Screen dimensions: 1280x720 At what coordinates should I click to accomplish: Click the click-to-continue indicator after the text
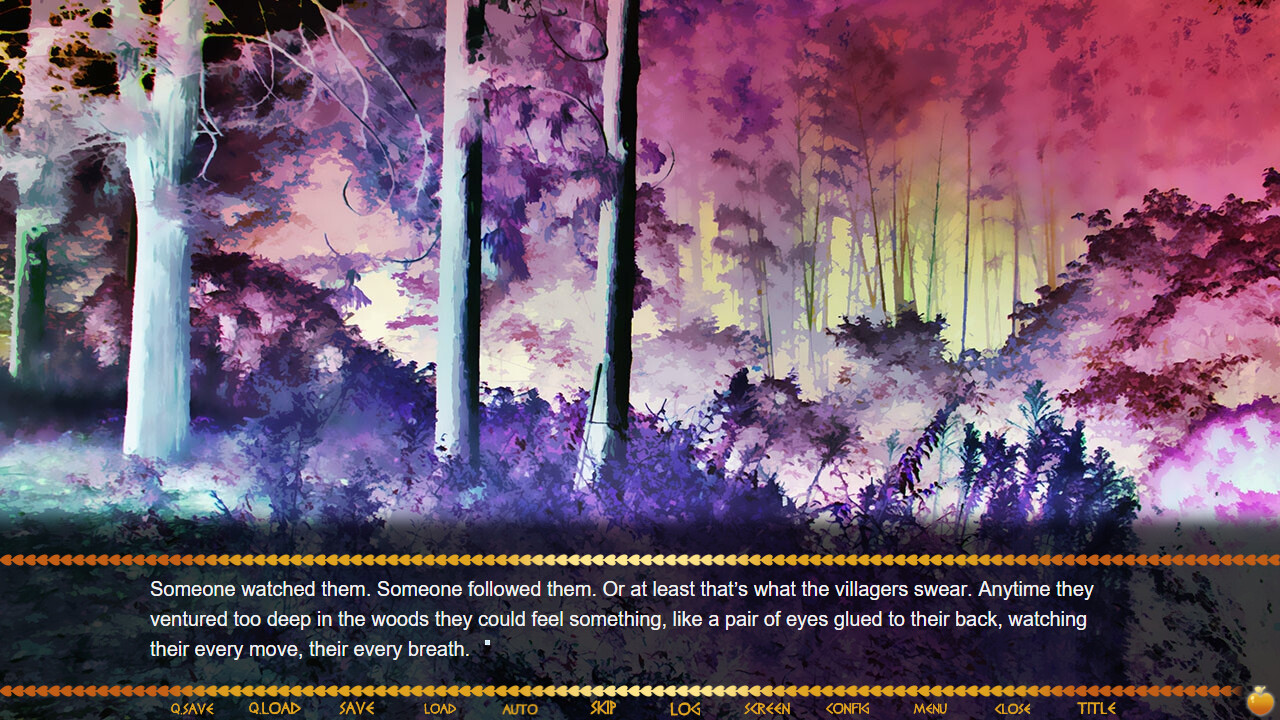[486, 645]
